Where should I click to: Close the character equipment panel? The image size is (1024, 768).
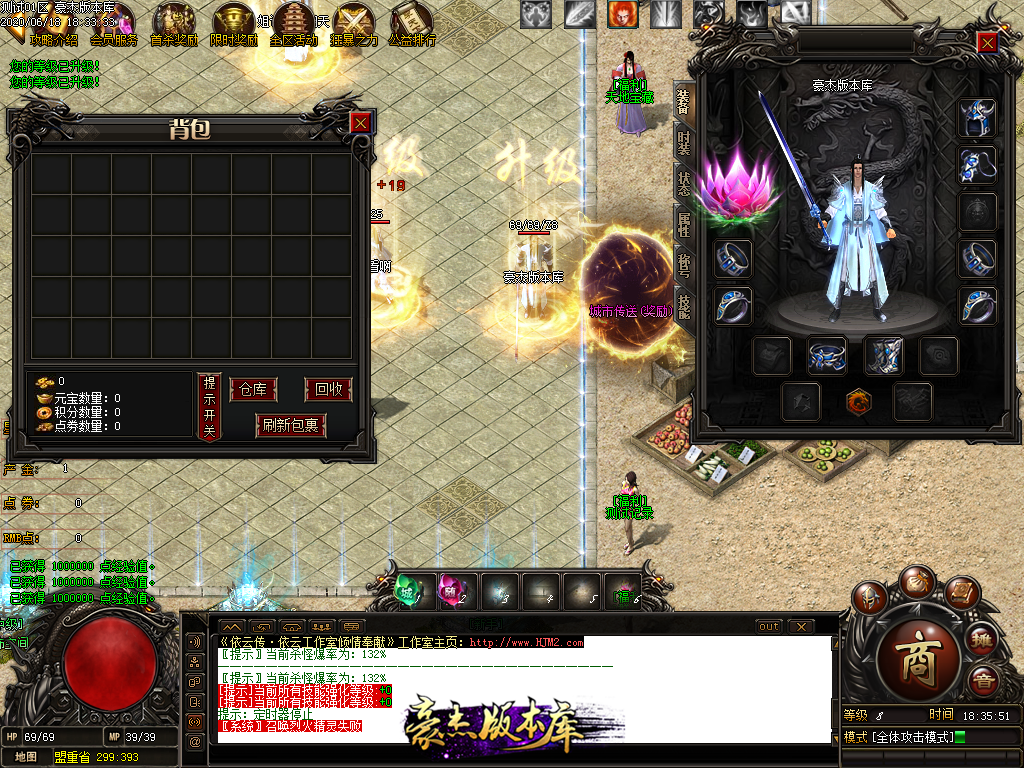[x=987, y=43]
